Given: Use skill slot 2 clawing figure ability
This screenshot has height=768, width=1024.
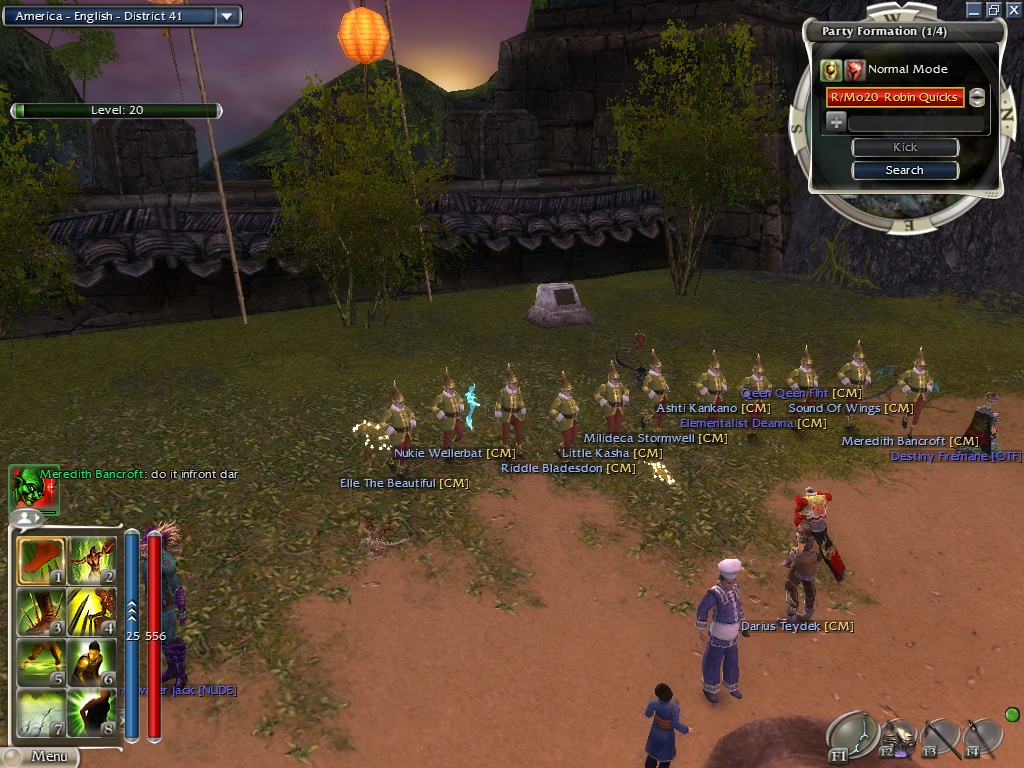Looking at the screenshot, I should click(x=92, y=562).
